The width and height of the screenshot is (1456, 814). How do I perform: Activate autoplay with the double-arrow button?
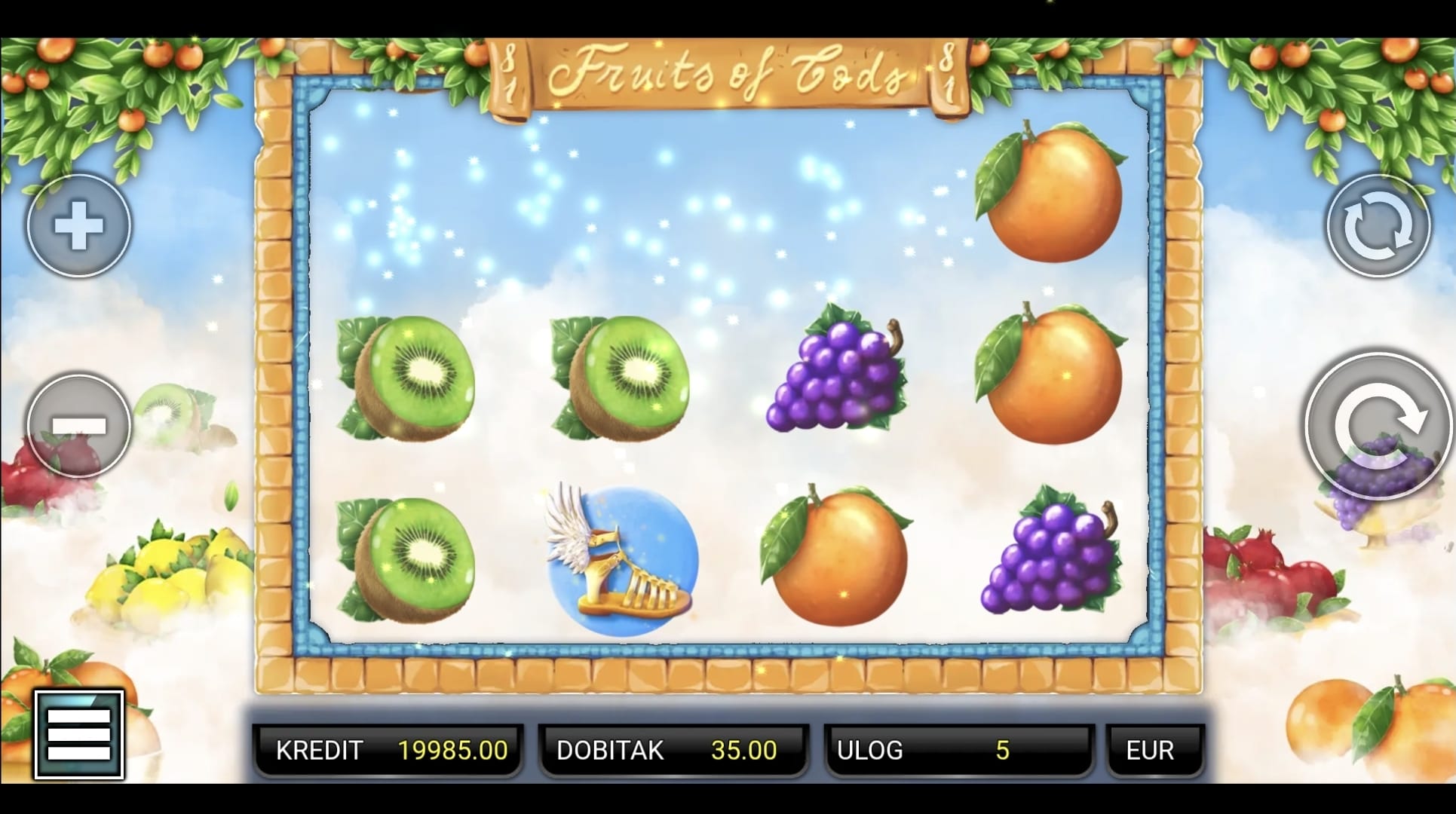click(x=1378, y=226)
